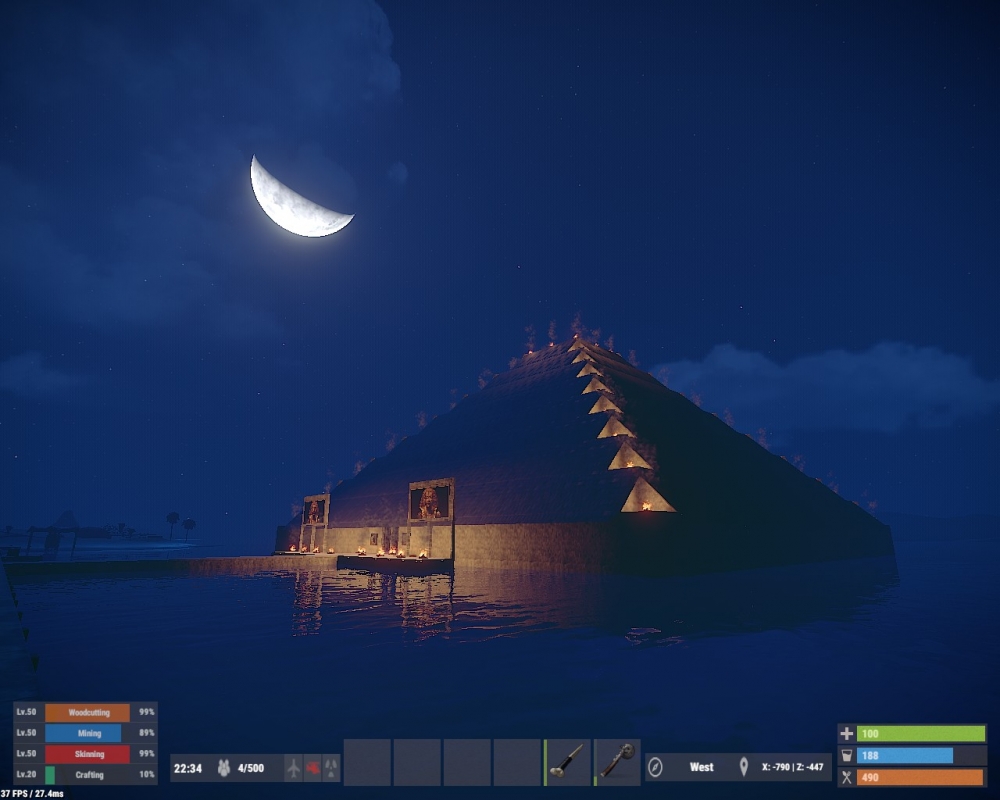Click the red helicopter event icon

pos(312,768)
